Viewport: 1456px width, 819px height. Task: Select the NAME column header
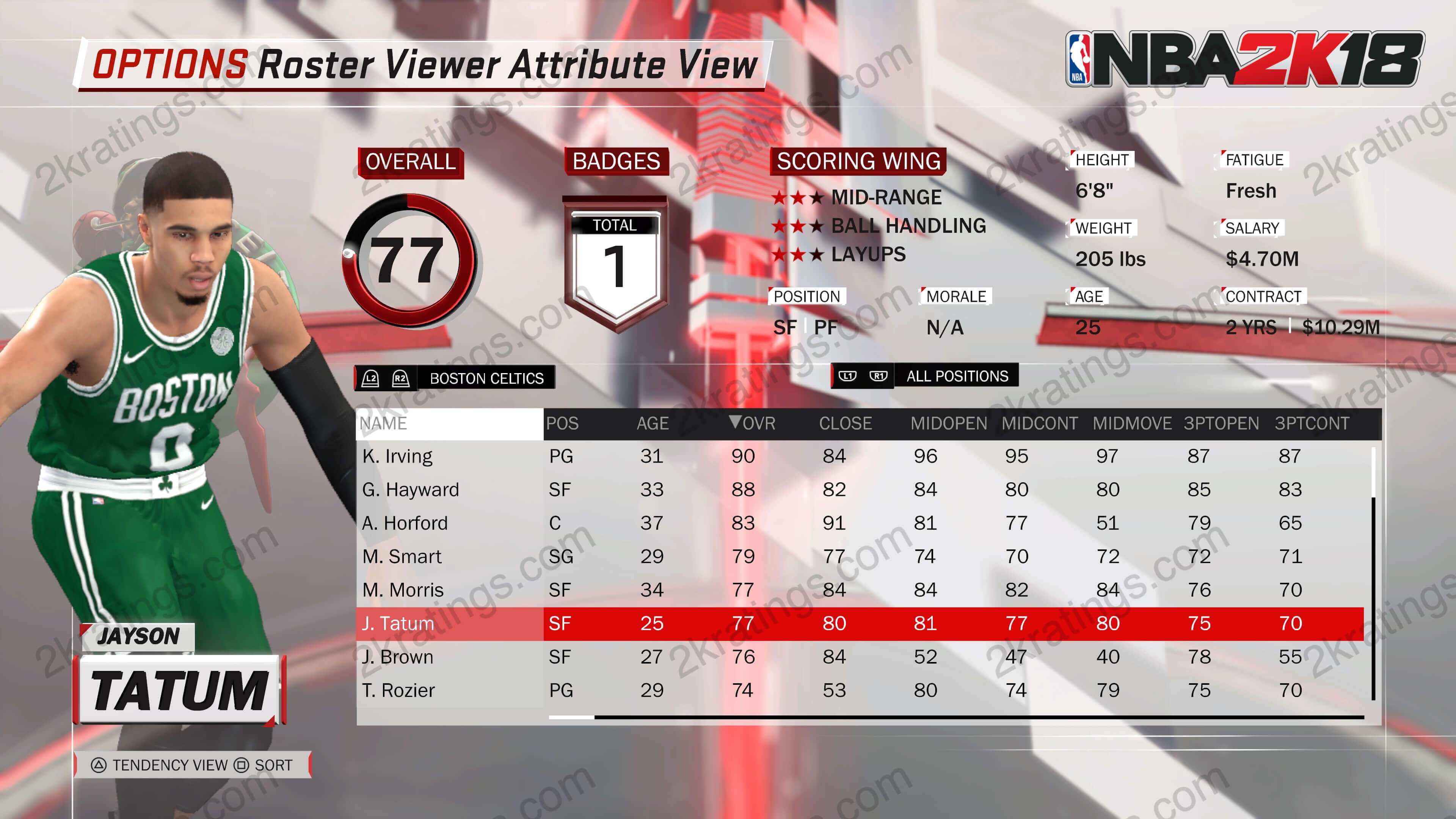click(384, 424)
